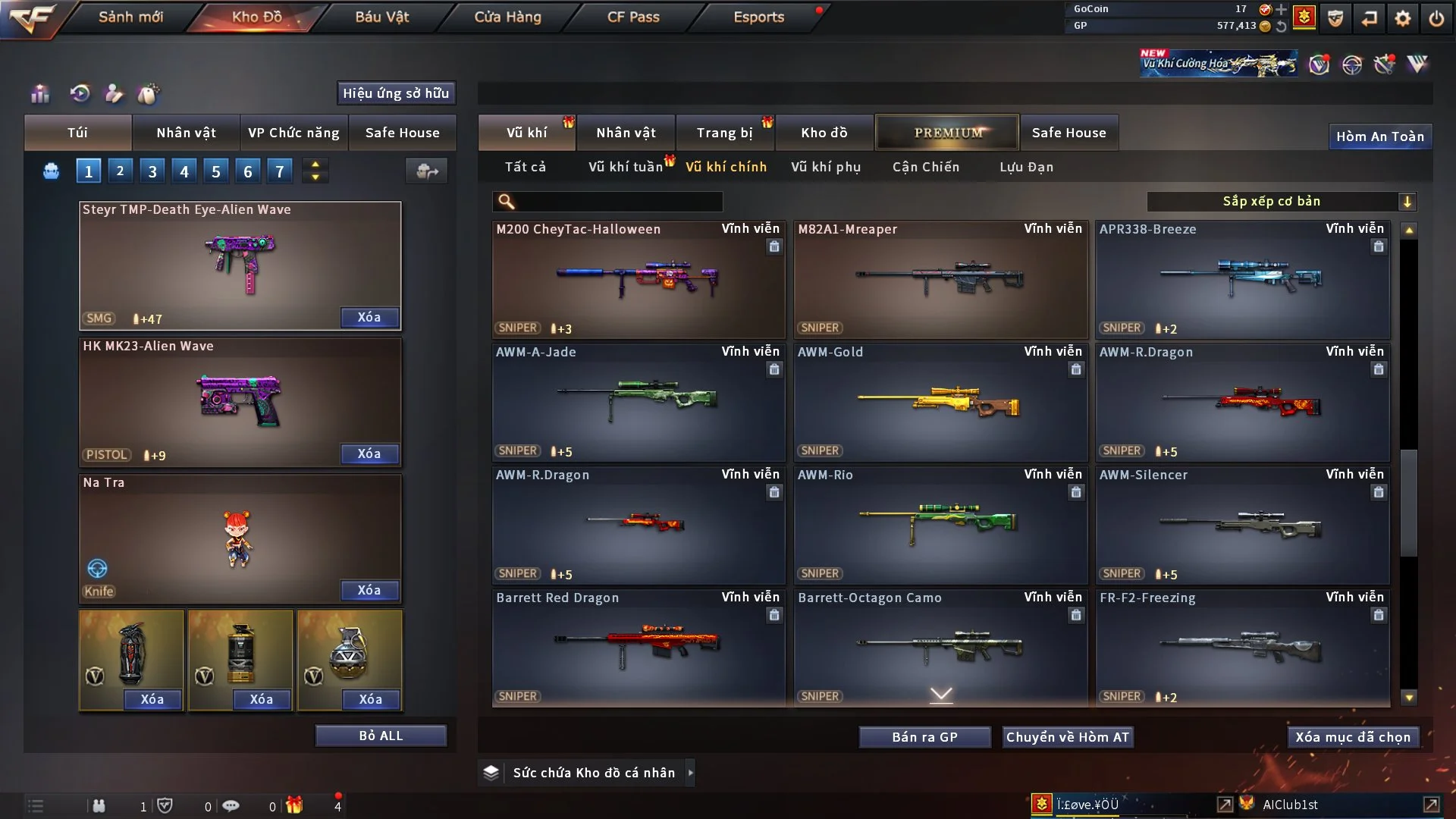
Task: Click the Bỏ ALL button
Action: click(381, 736)
